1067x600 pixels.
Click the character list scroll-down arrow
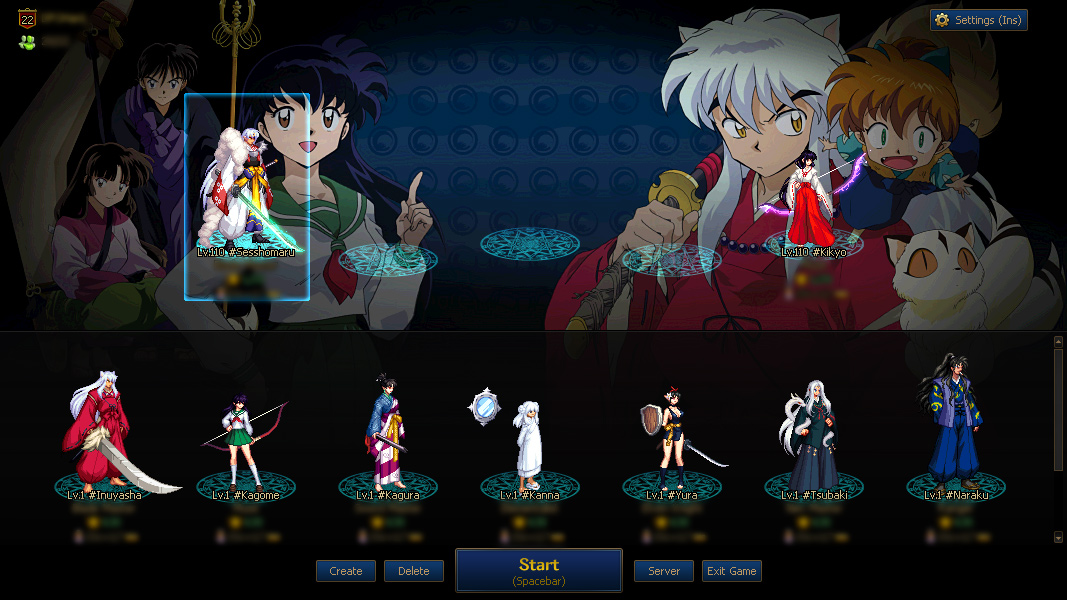pos(1059,537)
